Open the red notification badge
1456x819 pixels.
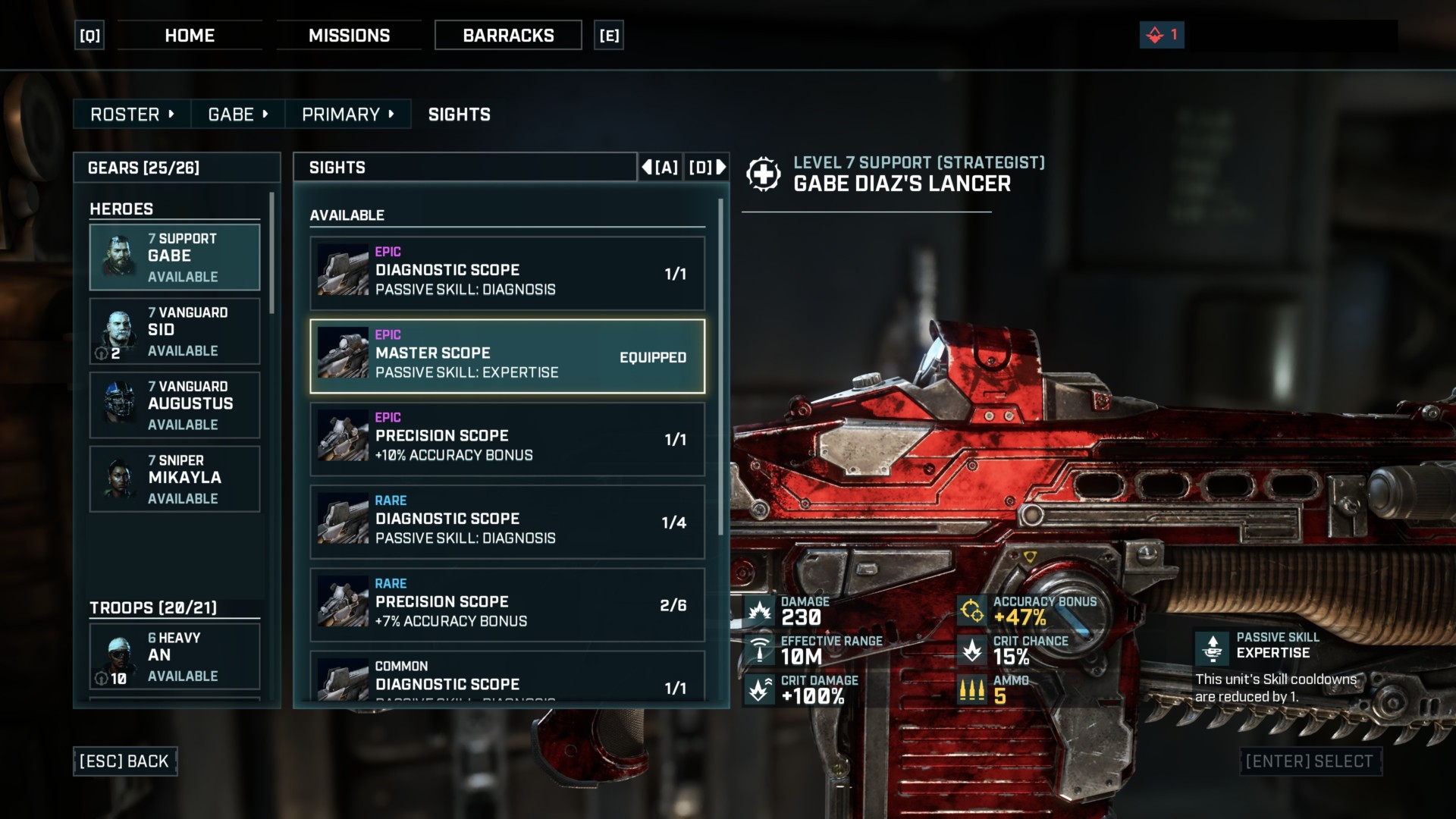[x=1162, y=35]
